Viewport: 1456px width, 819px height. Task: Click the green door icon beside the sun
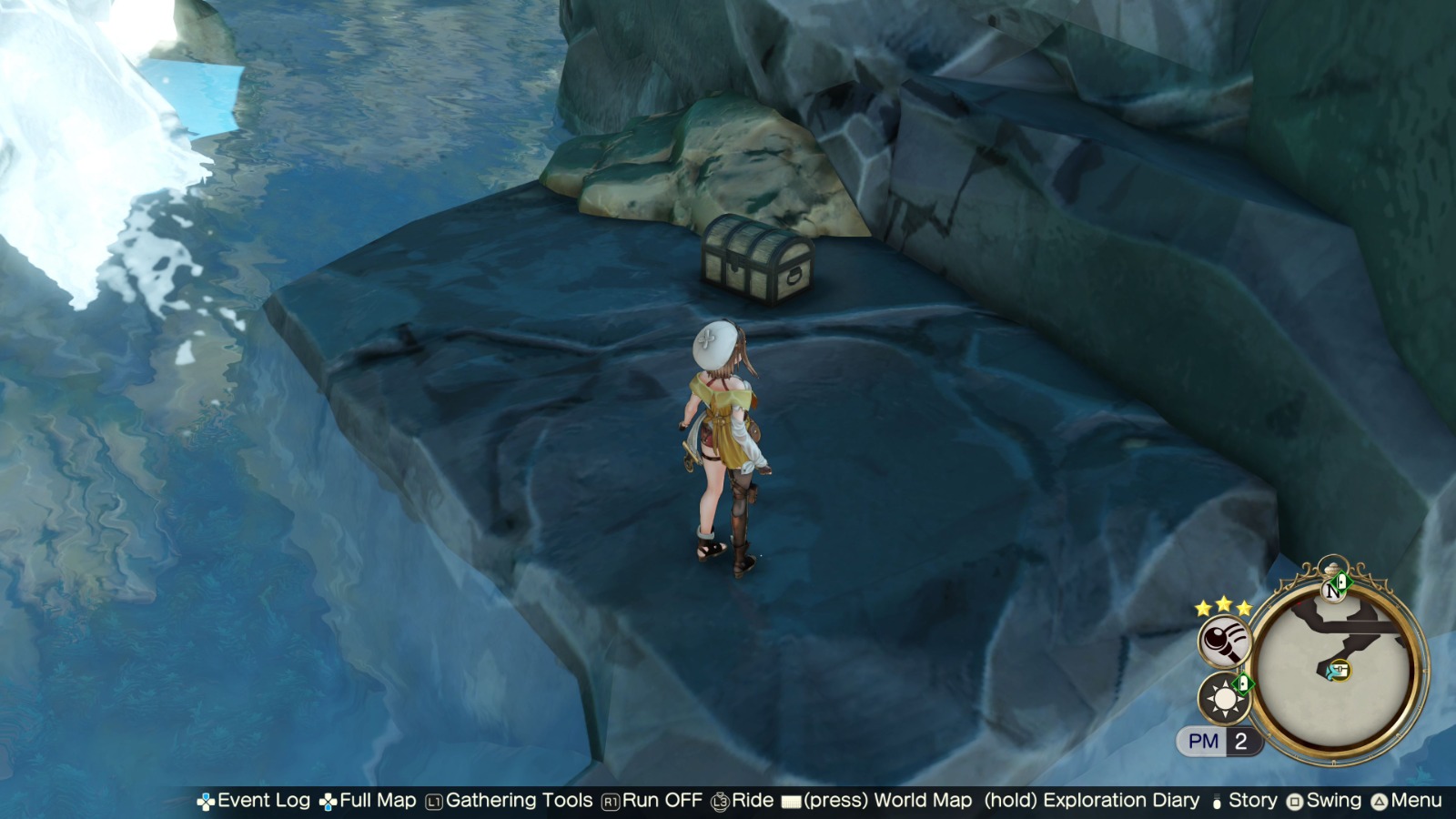point(1242,683)
